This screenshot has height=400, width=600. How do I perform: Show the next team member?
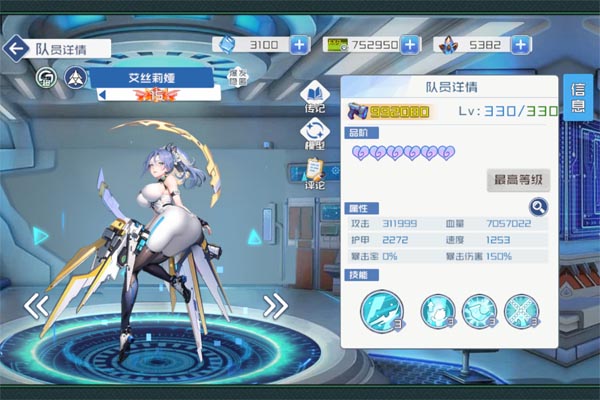point(275,305)
